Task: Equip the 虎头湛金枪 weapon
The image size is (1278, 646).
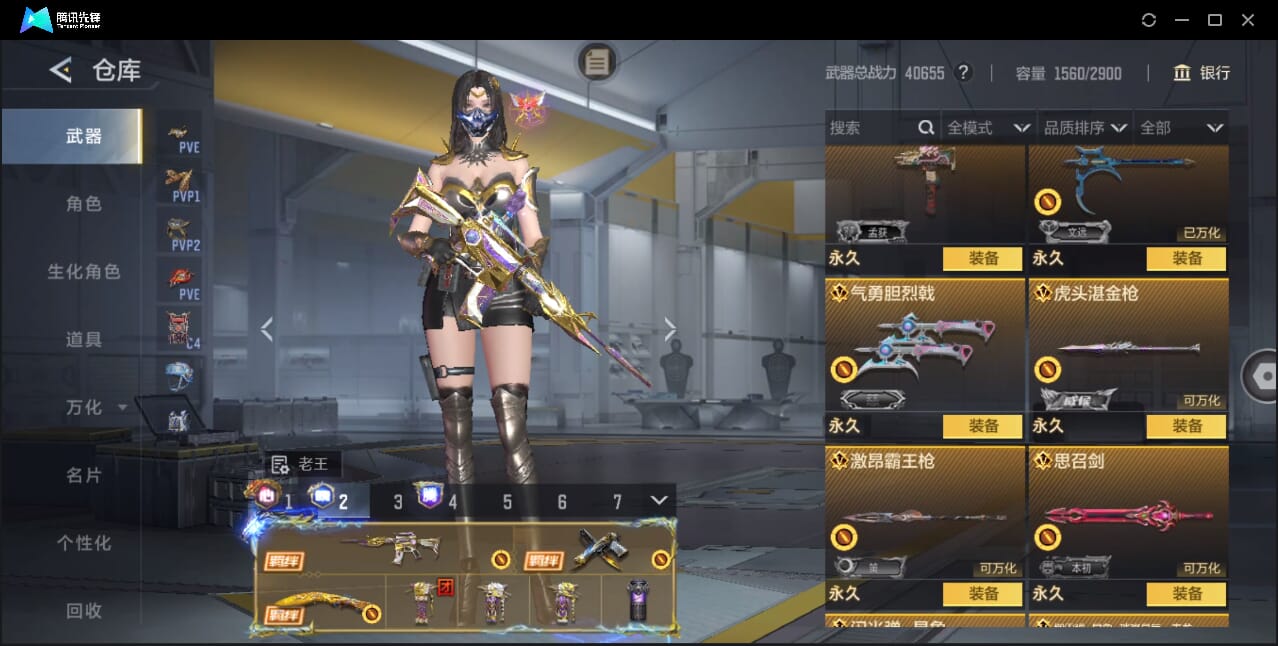Action: [x=1187, y=426]
